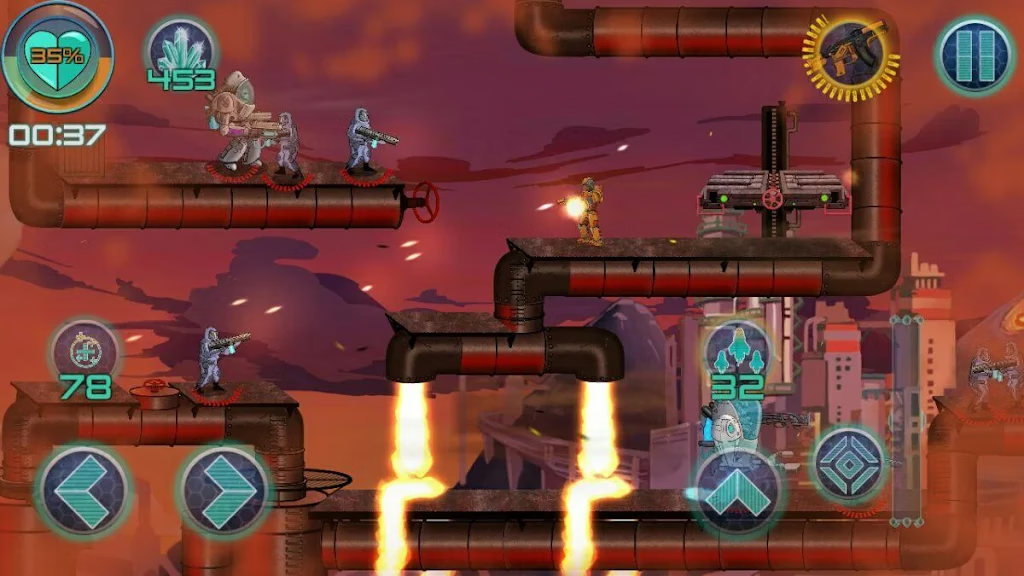The width and height of the screenshot is (1024, 576).
Task: Select the rifle weapon icon
Action: click(x=851, y=56)
